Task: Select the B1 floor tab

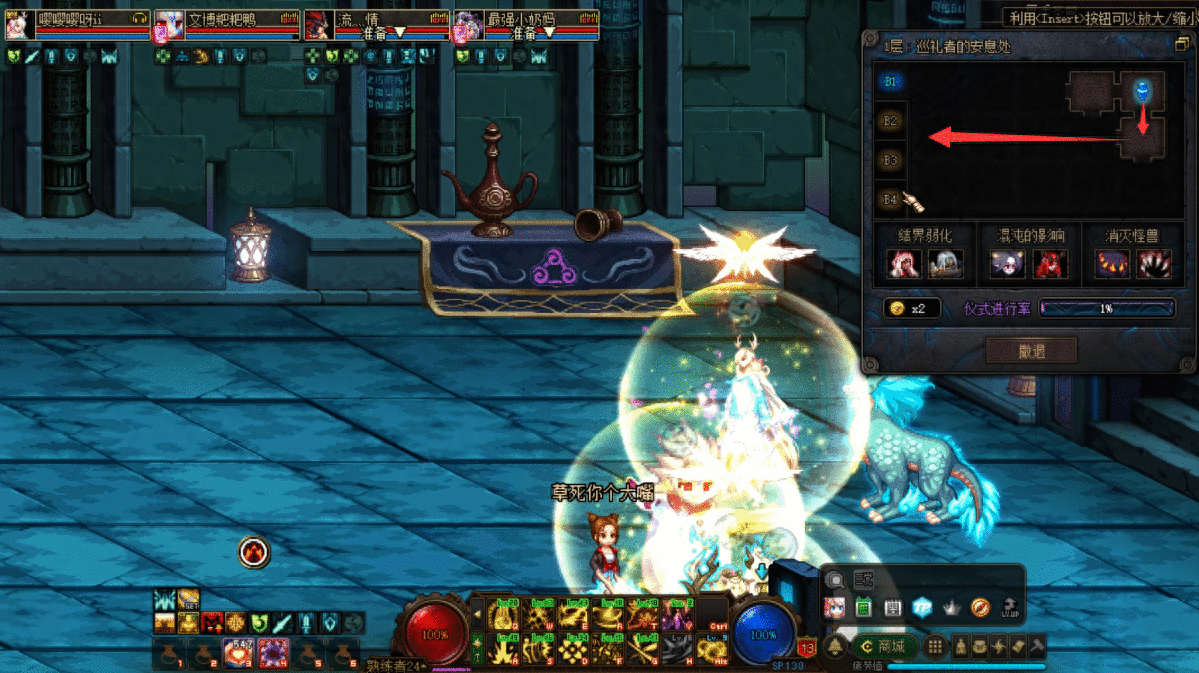Action: click(890, 81)
